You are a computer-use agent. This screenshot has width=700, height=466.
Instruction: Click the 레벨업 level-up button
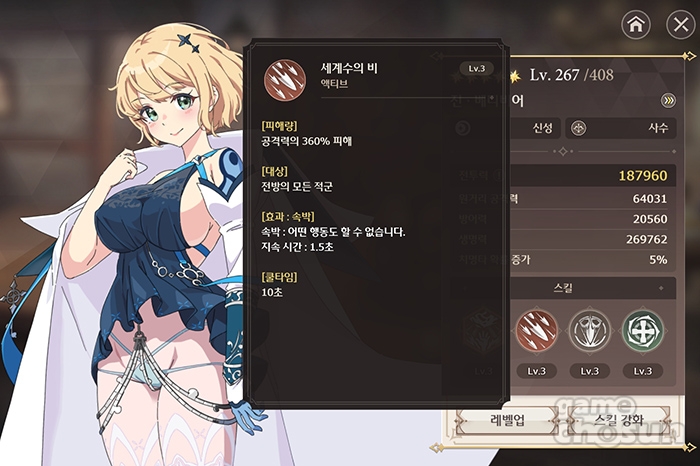[x=505, y=419]
